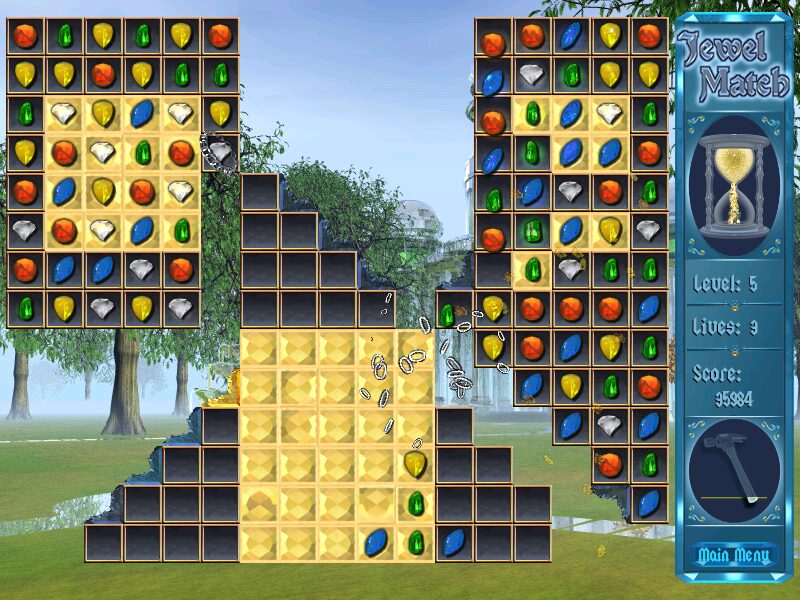Open the Main Menu
This screenshot has width=800, height=600.
pos(733,555)
